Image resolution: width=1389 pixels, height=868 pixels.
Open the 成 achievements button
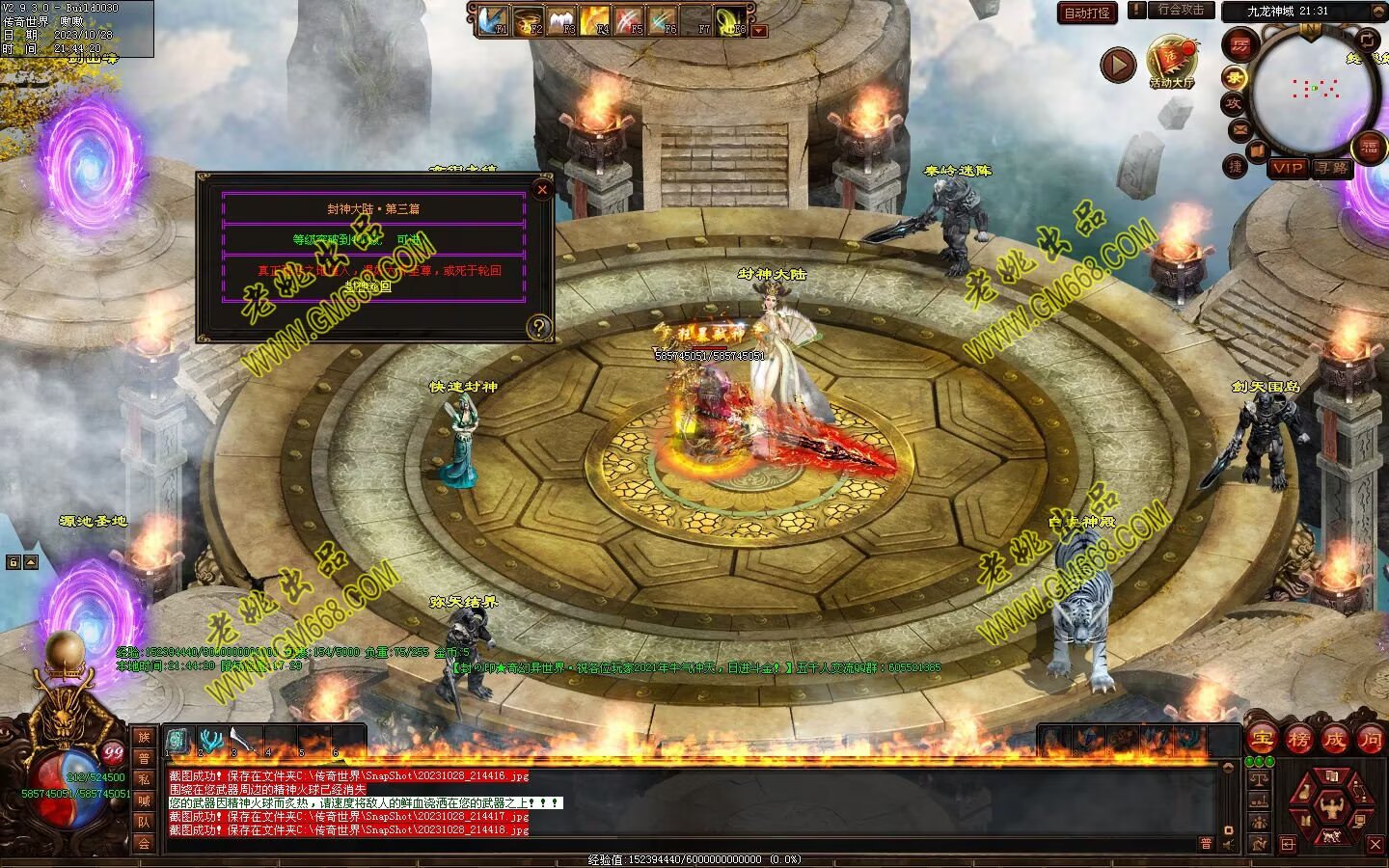coord(1335,740)
